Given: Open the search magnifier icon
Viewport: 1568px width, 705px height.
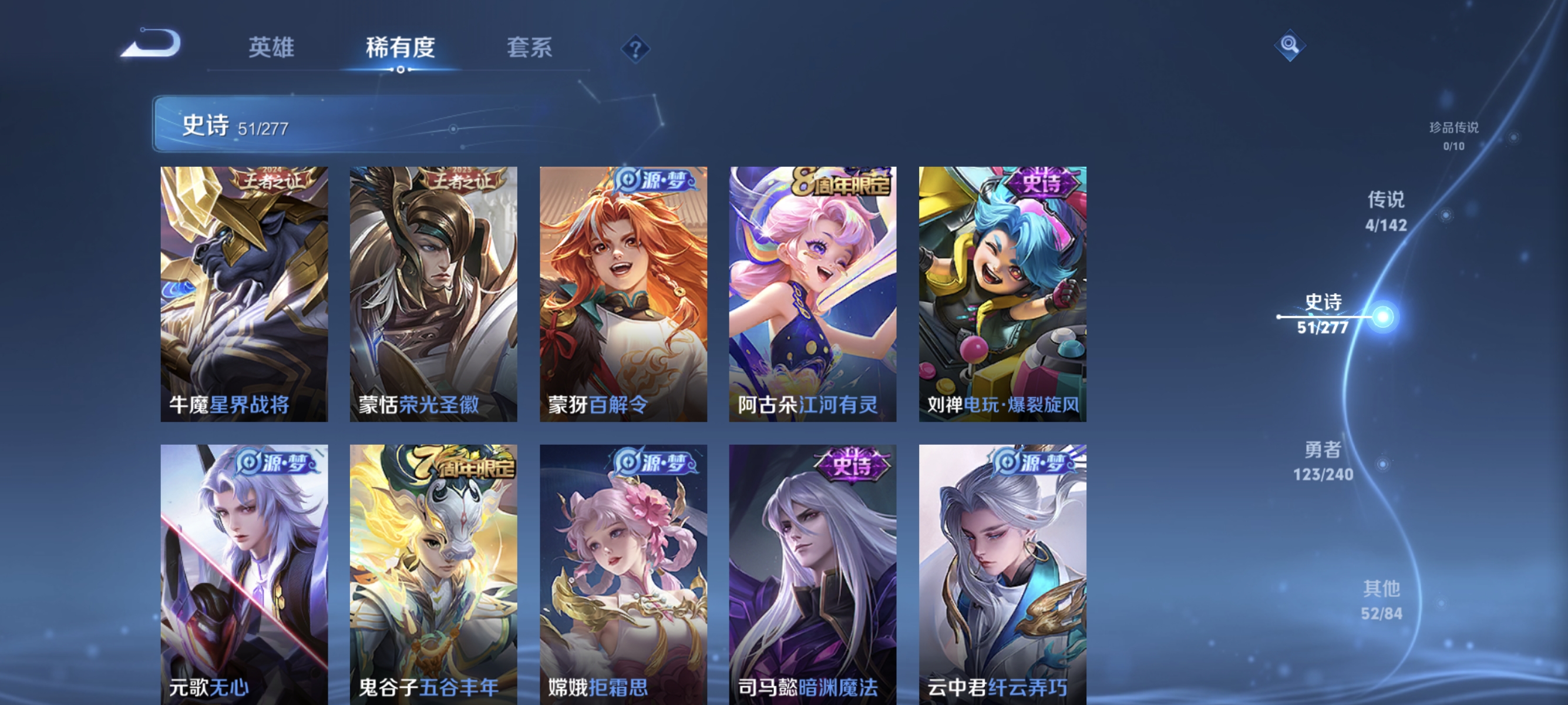Looking at the screenshot, I should (1290, 45).
